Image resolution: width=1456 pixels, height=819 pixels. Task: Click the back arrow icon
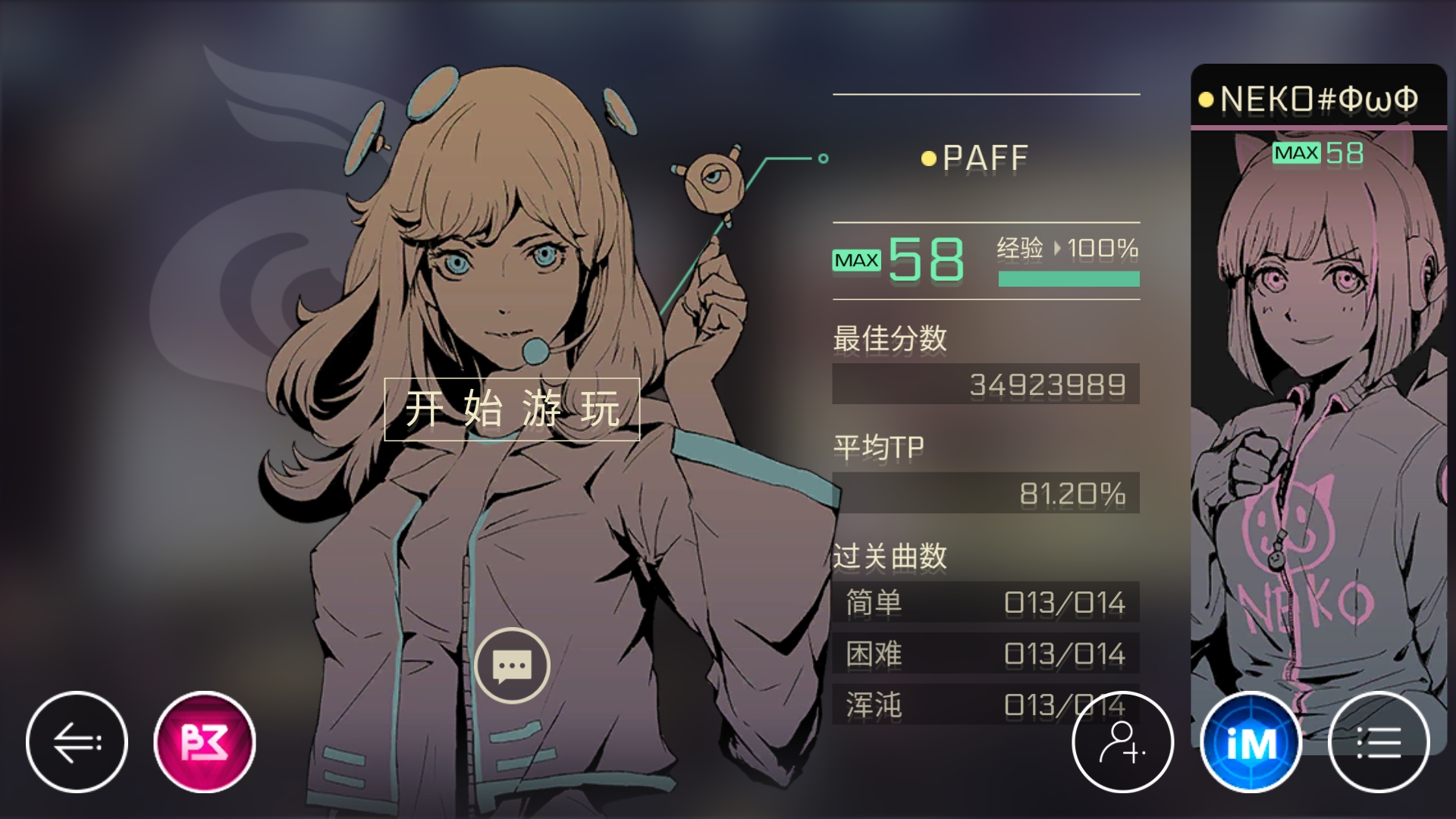click(x=77, y=742)
